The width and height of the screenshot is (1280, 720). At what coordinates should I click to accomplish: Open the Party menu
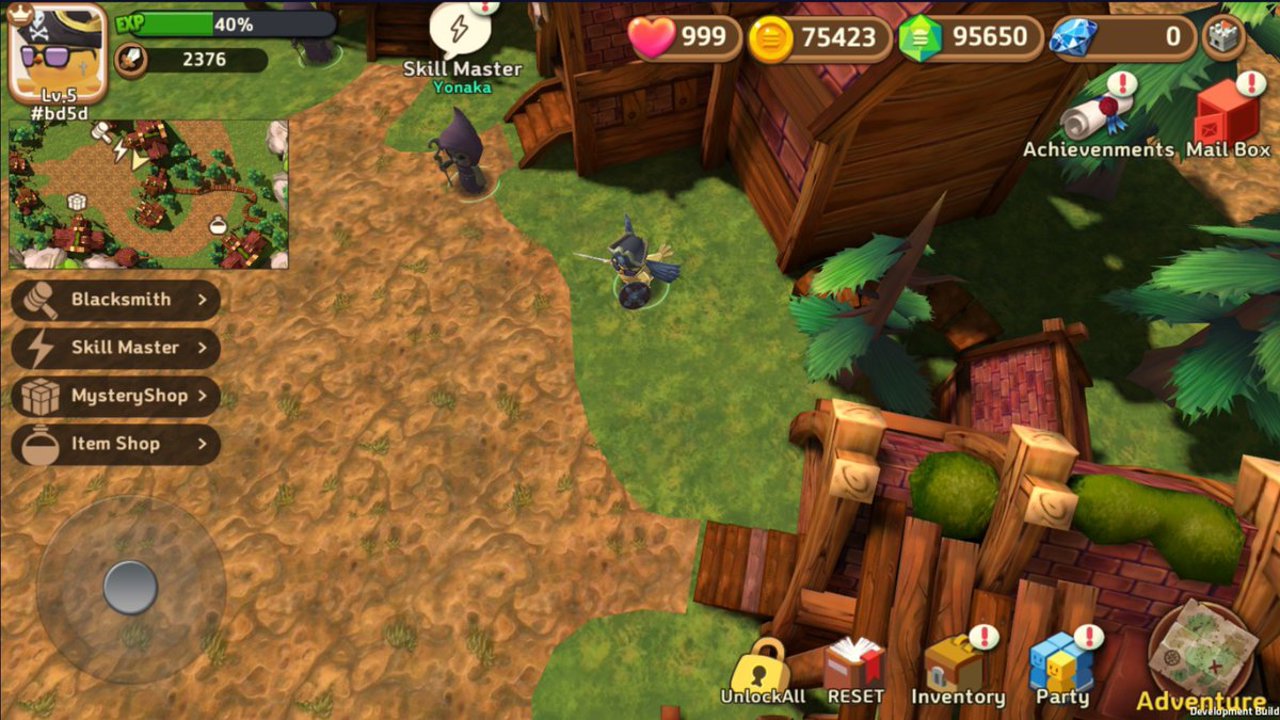[x=1062, y=667]
